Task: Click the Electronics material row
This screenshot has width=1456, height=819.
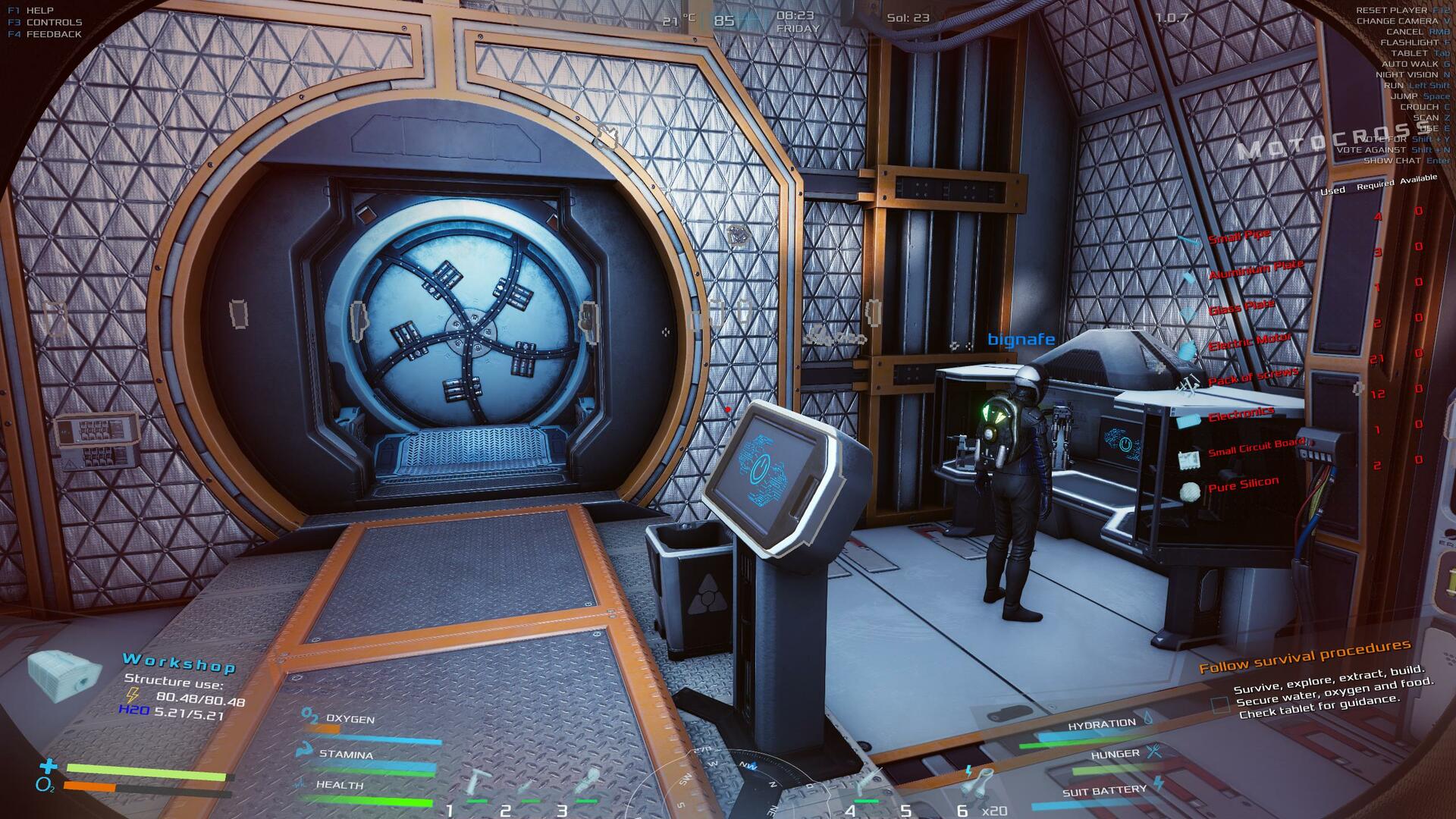Action: click(1241, 414)
